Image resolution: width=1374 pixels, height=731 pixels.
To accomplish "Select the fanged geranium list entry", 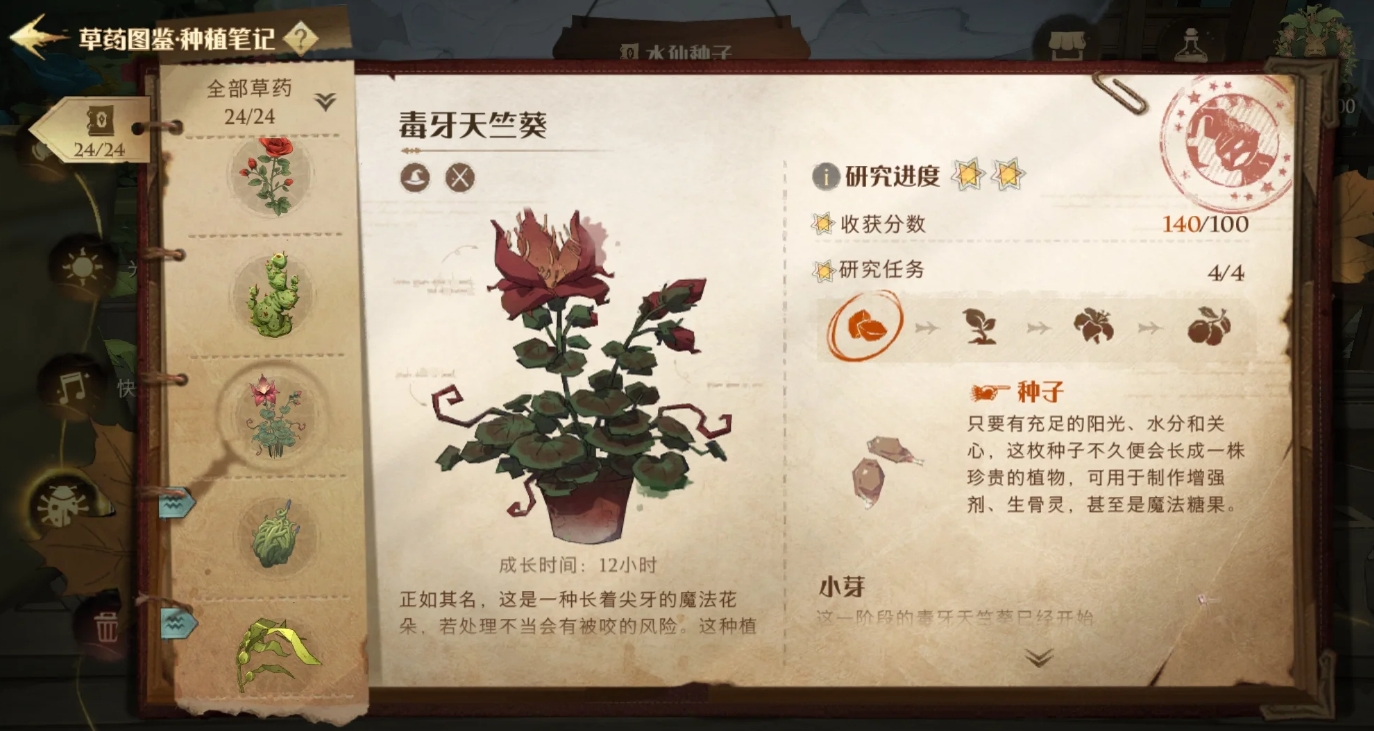I will (273, 413).
